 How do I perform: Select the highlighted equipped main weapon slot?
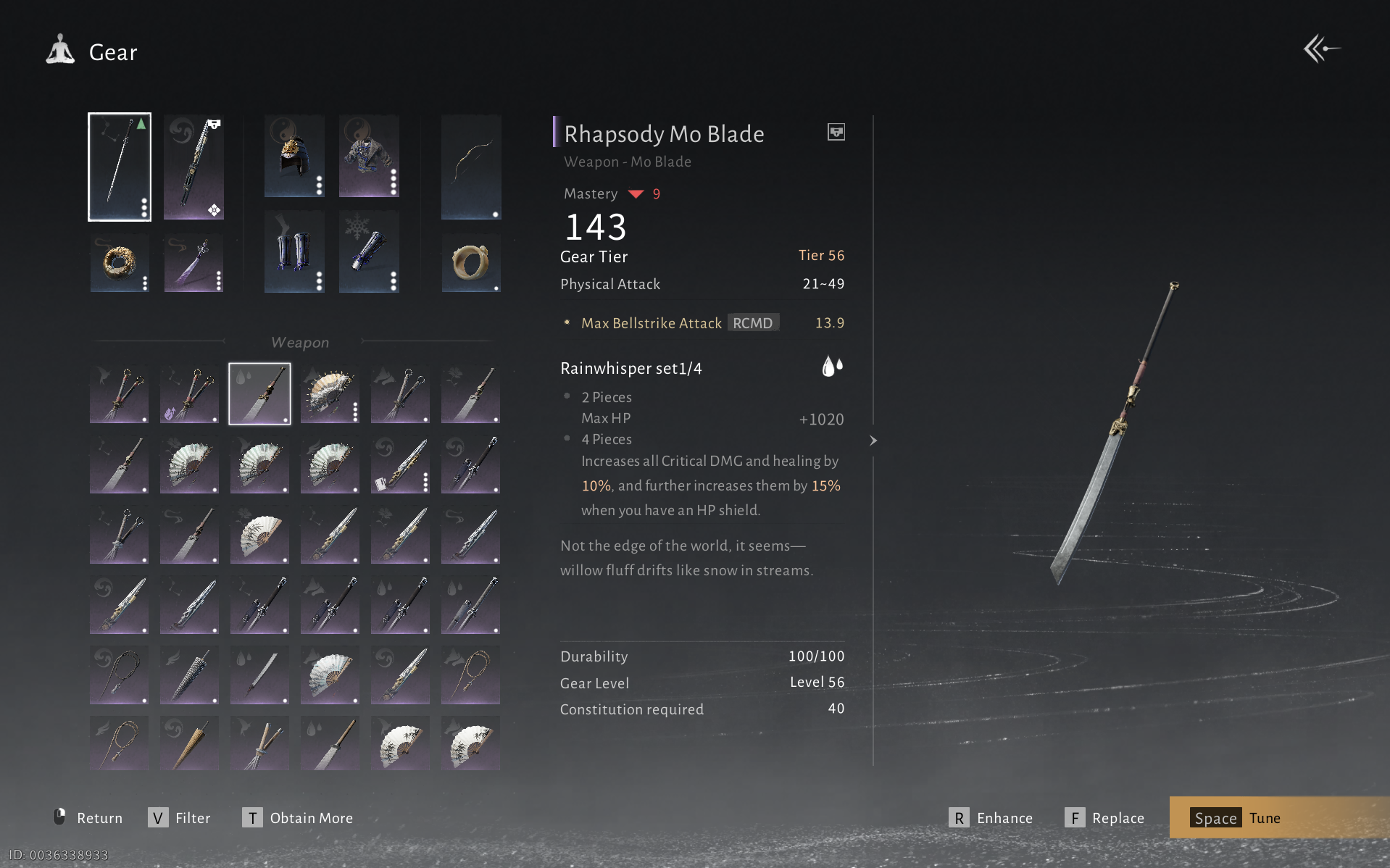pyautogui.click(x=120, y=167)
